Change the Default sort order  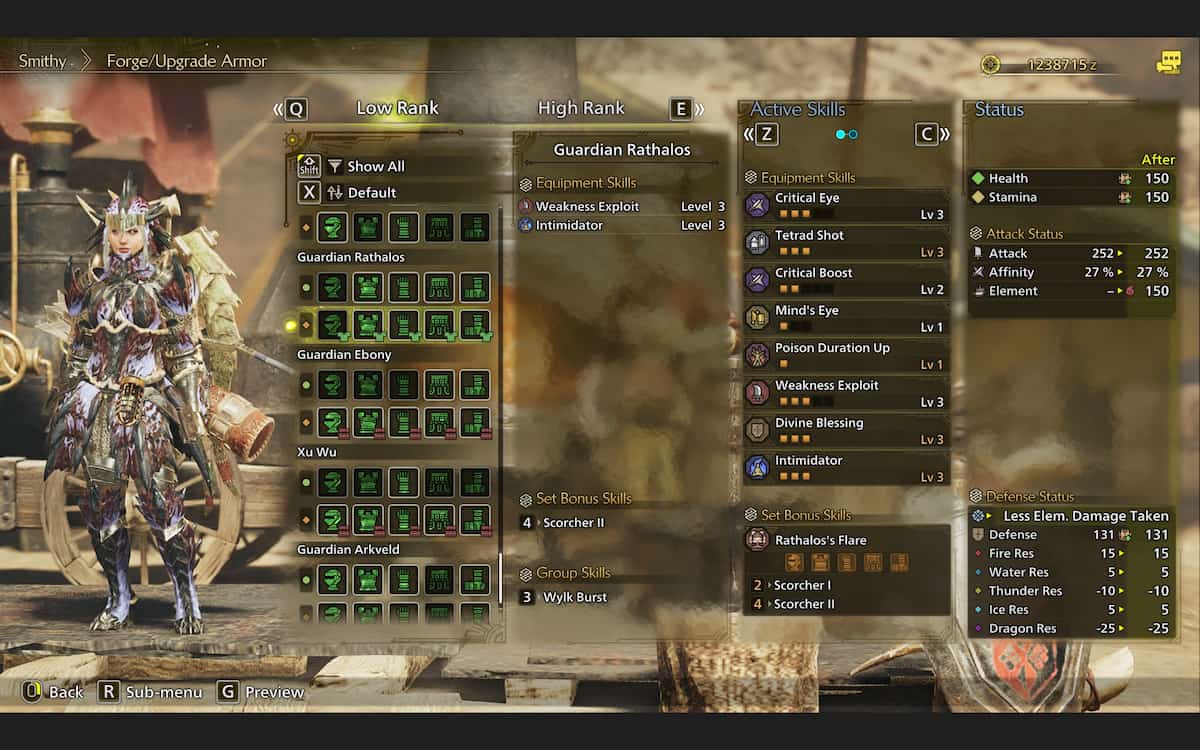(371, 192)
